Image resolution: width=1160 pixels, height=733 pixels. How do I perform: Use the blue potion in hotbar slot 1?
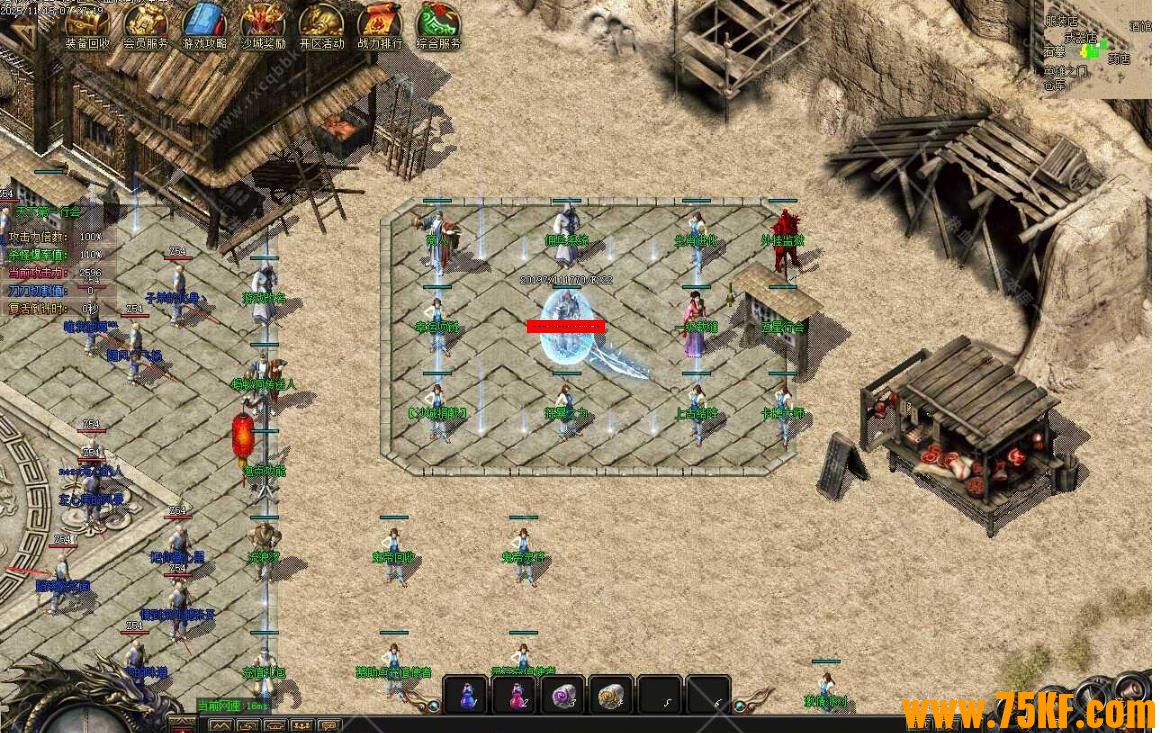[x=466, y=695]
